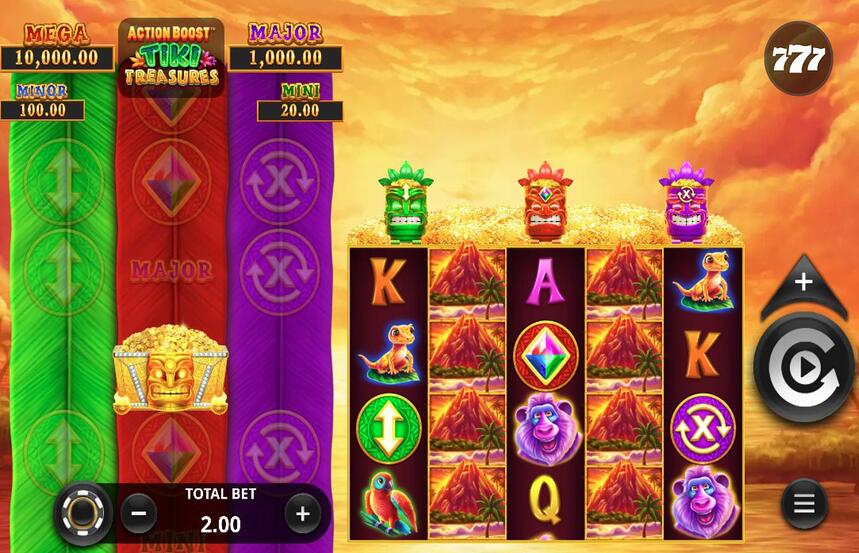Open the 777 casino logo

(x=799, y=59)
